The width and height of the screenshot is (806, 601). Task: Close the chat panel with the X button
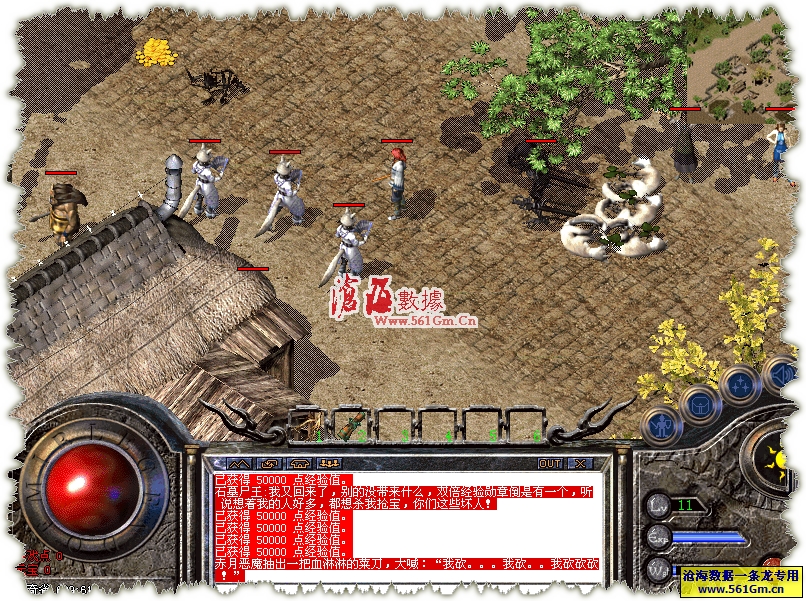click(x=580, y=464)
